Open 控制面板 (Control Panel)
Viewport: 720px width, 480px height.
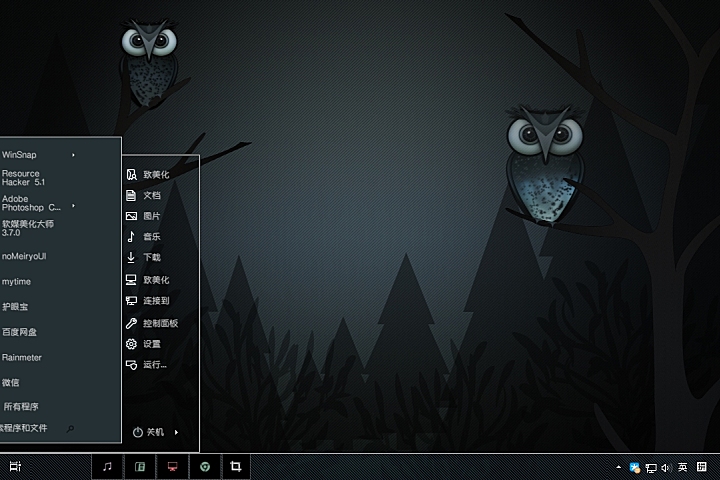coord(159,323)
